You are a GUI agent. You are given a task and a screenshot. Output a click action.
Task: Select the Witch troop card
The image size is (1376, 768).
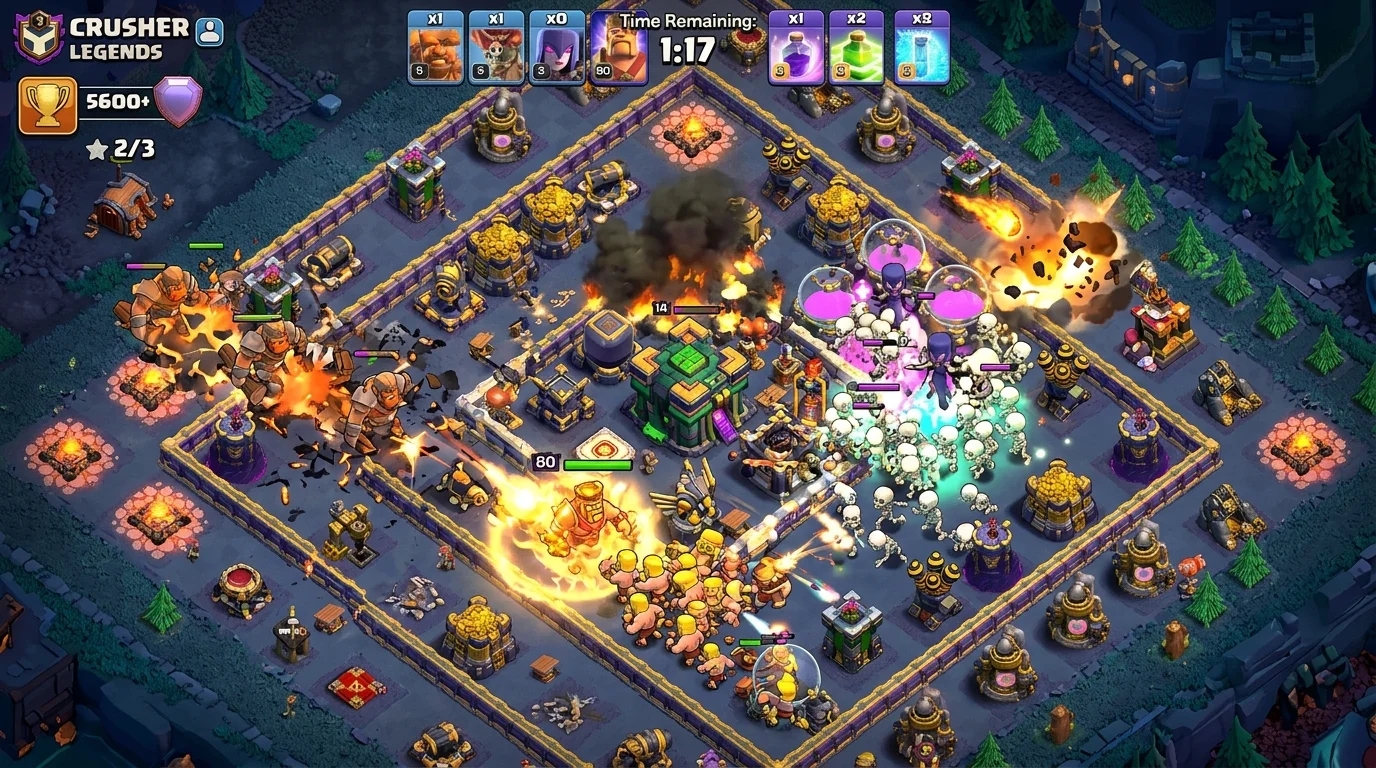[x=557, y=47]
